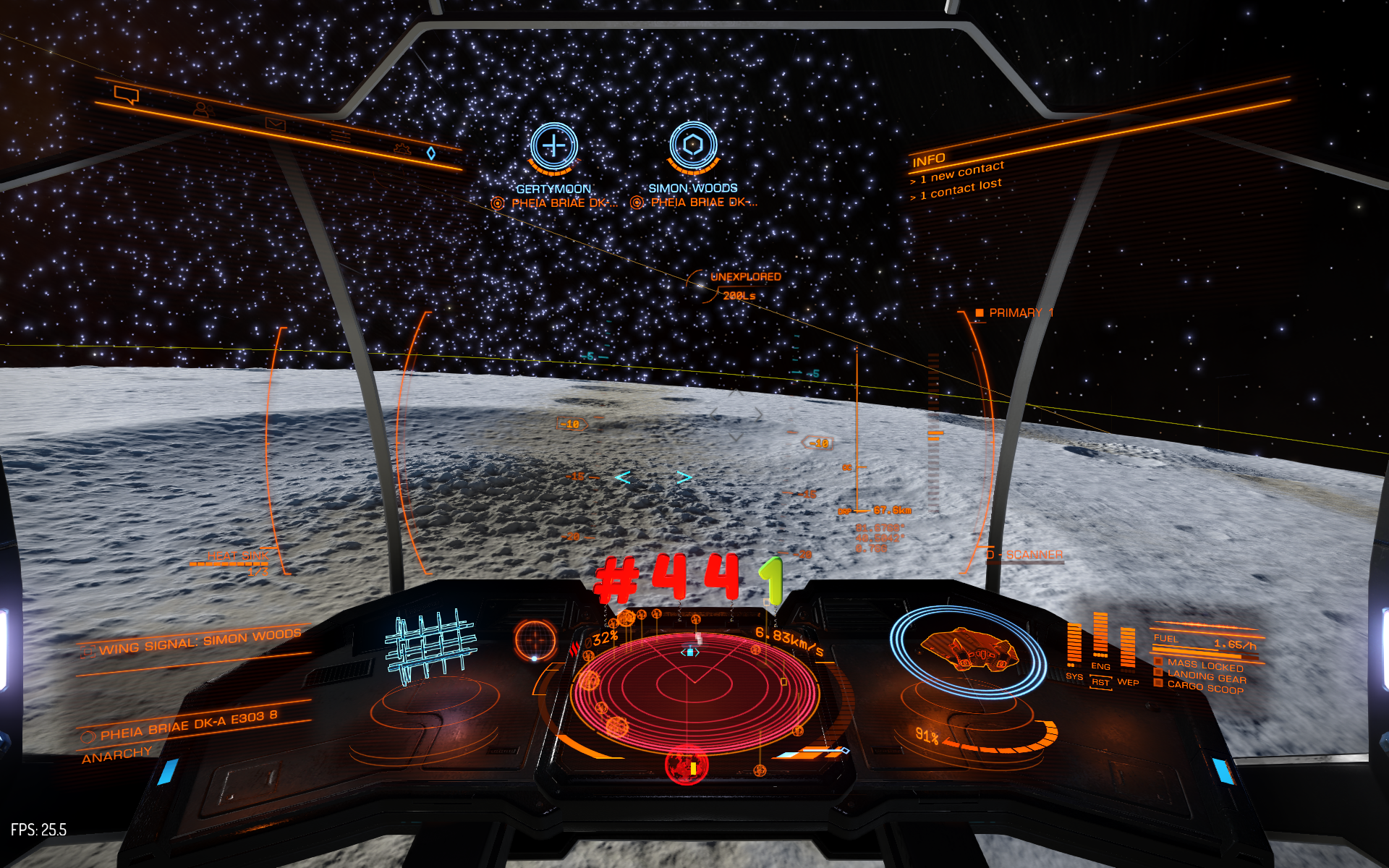The image size is (1389, 868).
Task: Click the wireframe target hologram display
Action: 430,646
